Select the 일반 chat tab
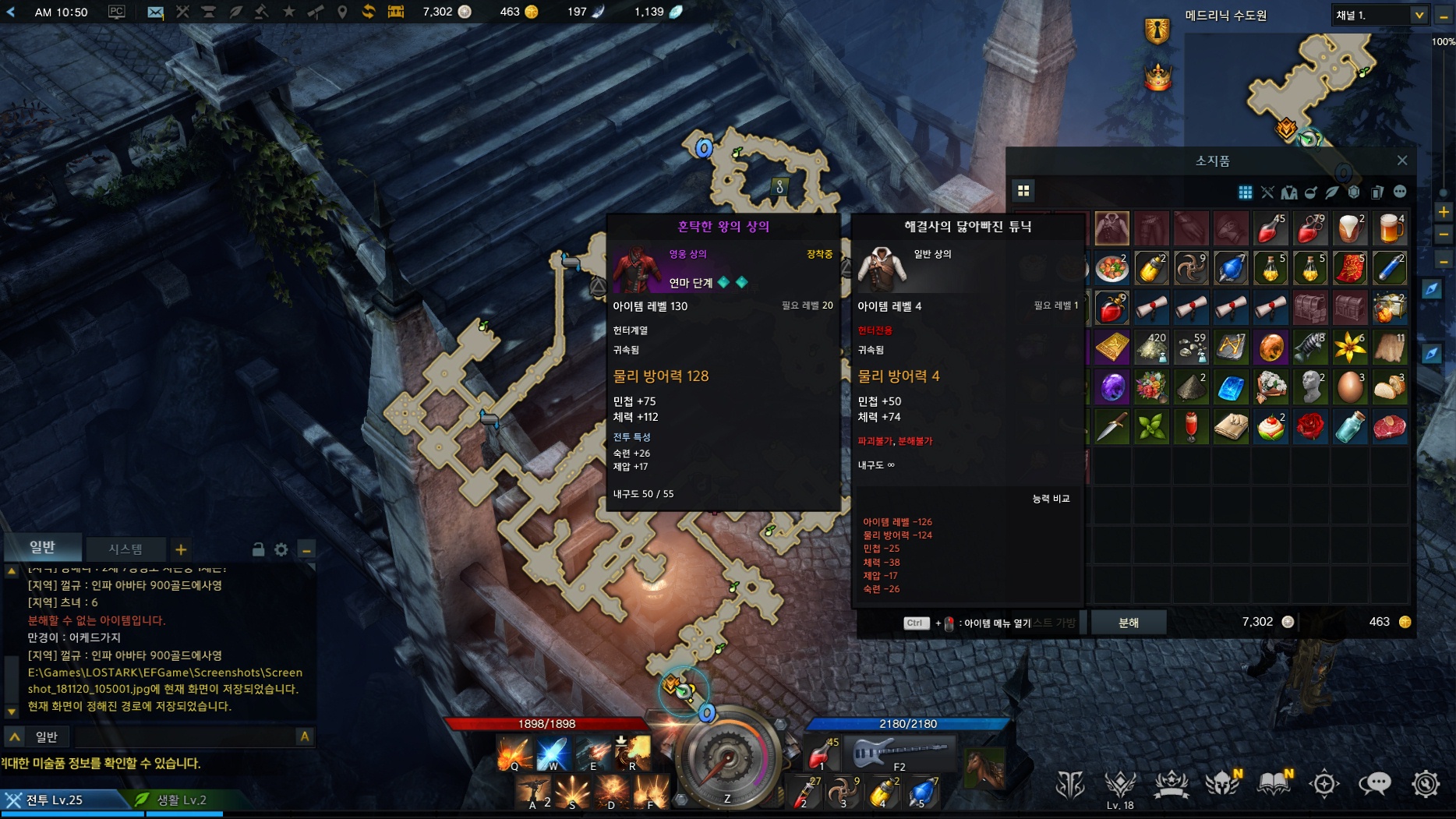The width and height of the screenshot is (1456, 819). (43, 547)
